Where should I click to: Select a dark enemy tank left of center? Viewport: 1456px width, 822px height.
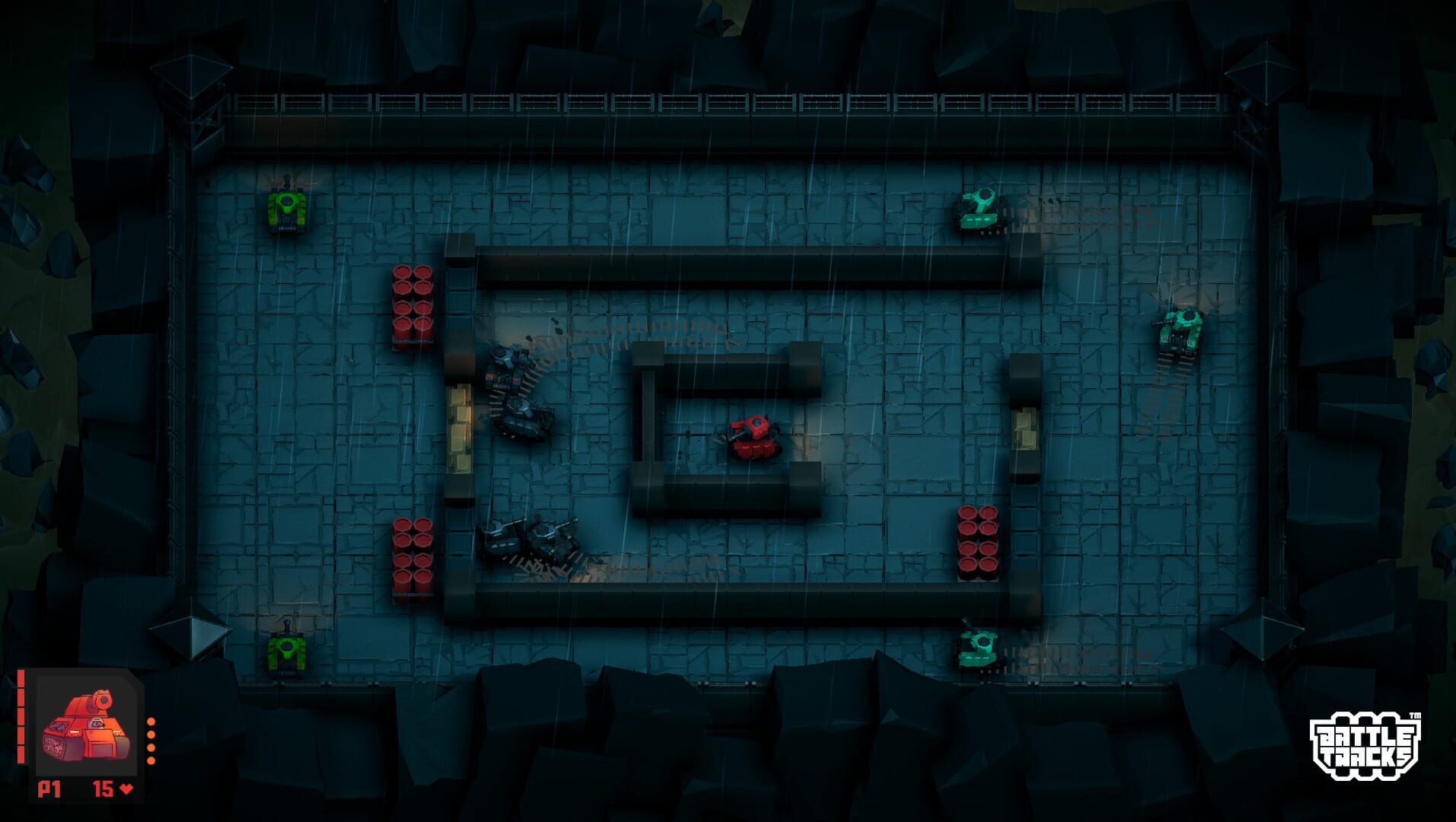tap(511, 388)
